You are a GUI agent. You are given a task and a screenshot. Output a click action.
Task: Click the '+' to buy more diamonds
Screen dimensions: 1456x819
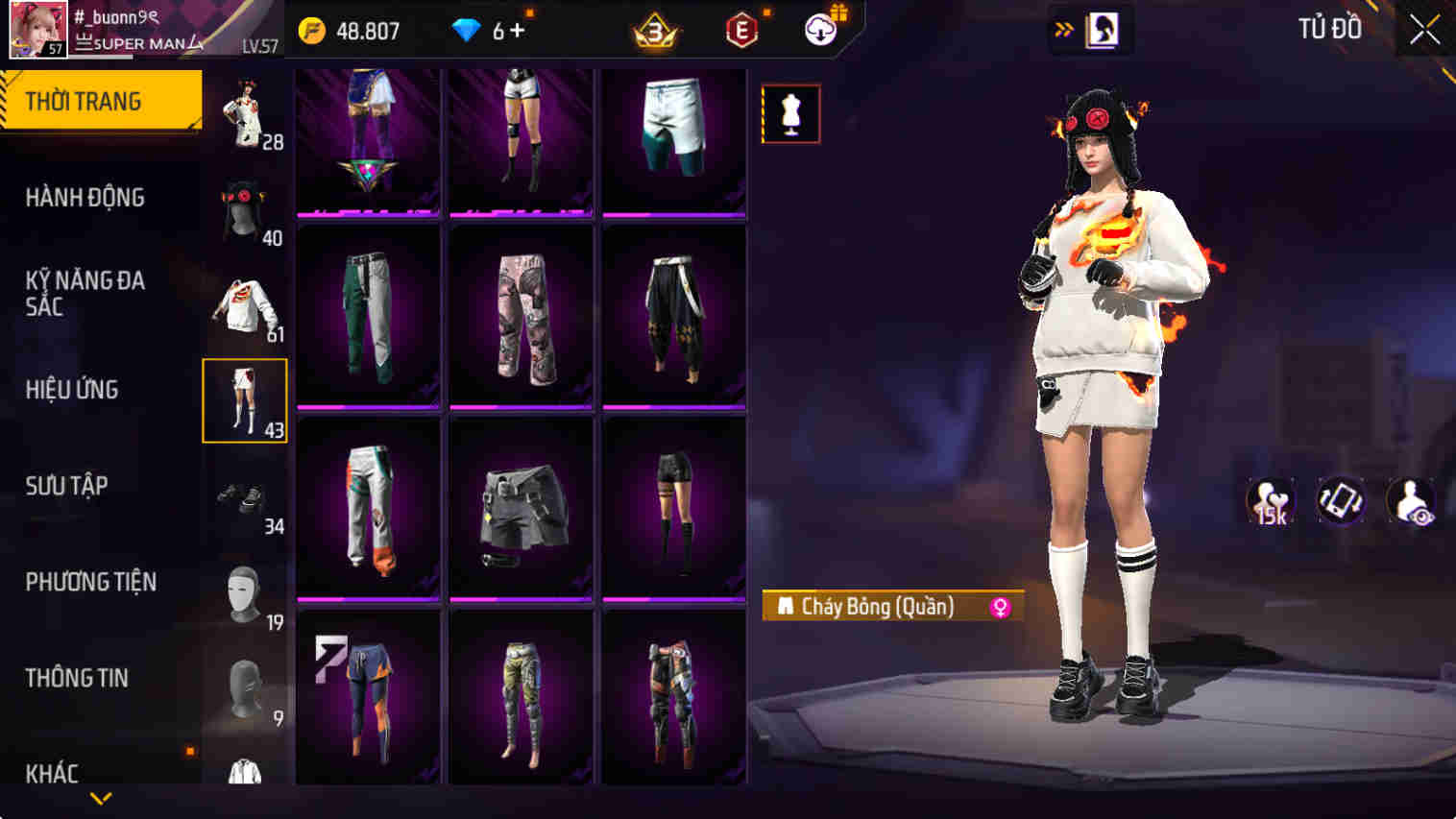[x=520, y=30]
